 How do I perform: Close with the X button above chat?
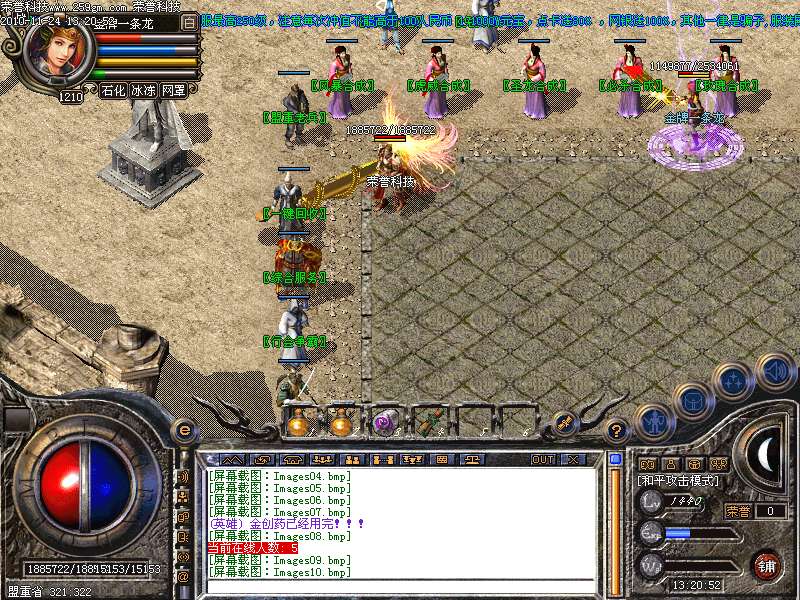573,459
